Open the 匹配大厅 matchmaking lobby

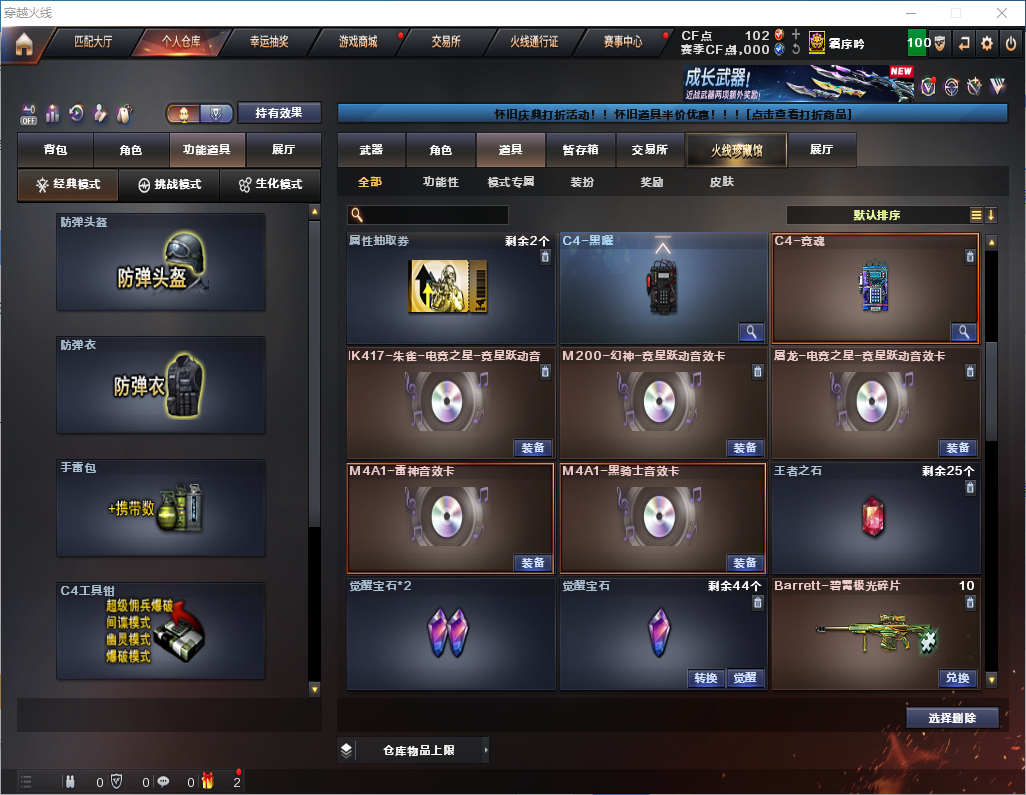[x=93, y=42]
